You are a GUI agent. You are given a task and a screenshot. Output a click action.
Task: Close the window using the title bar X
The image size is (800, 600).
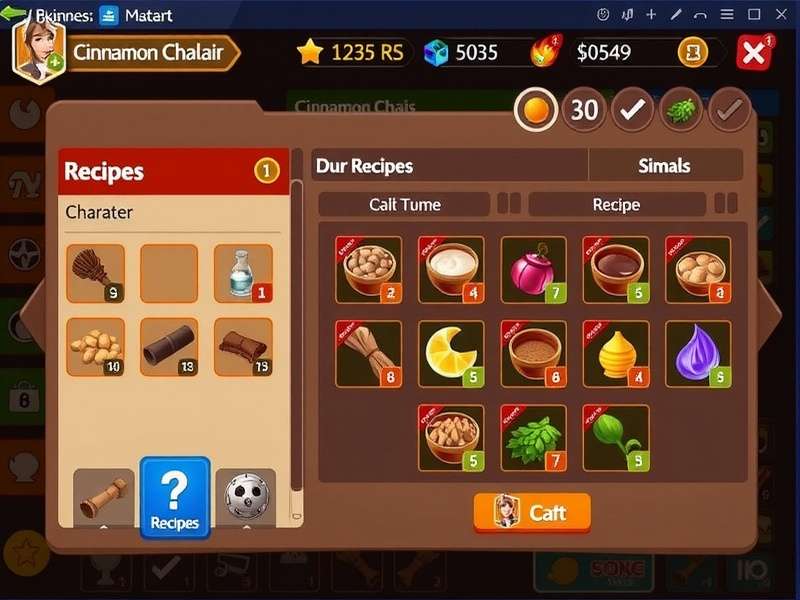[x=781, y=14]
